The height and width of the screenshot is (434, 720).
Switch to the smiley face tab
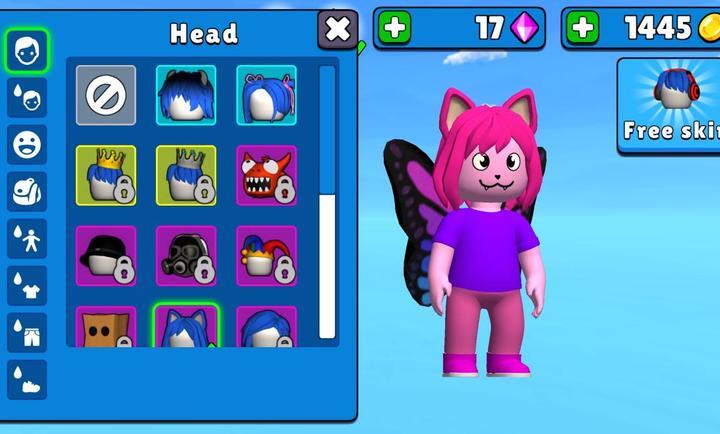point(26,144)
